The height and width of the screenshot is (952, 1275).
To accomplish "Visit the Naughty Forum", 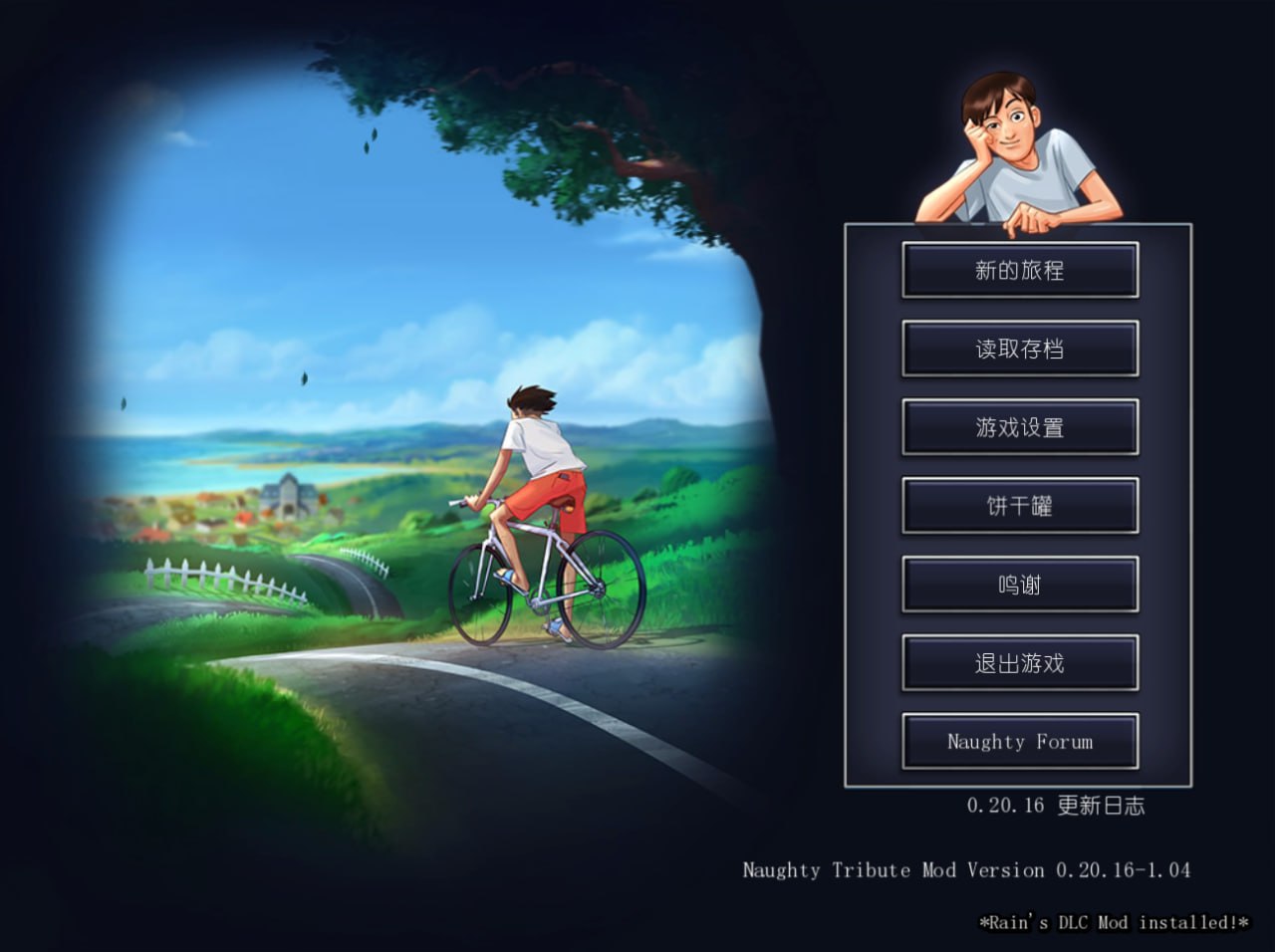I will point(1019,741).
